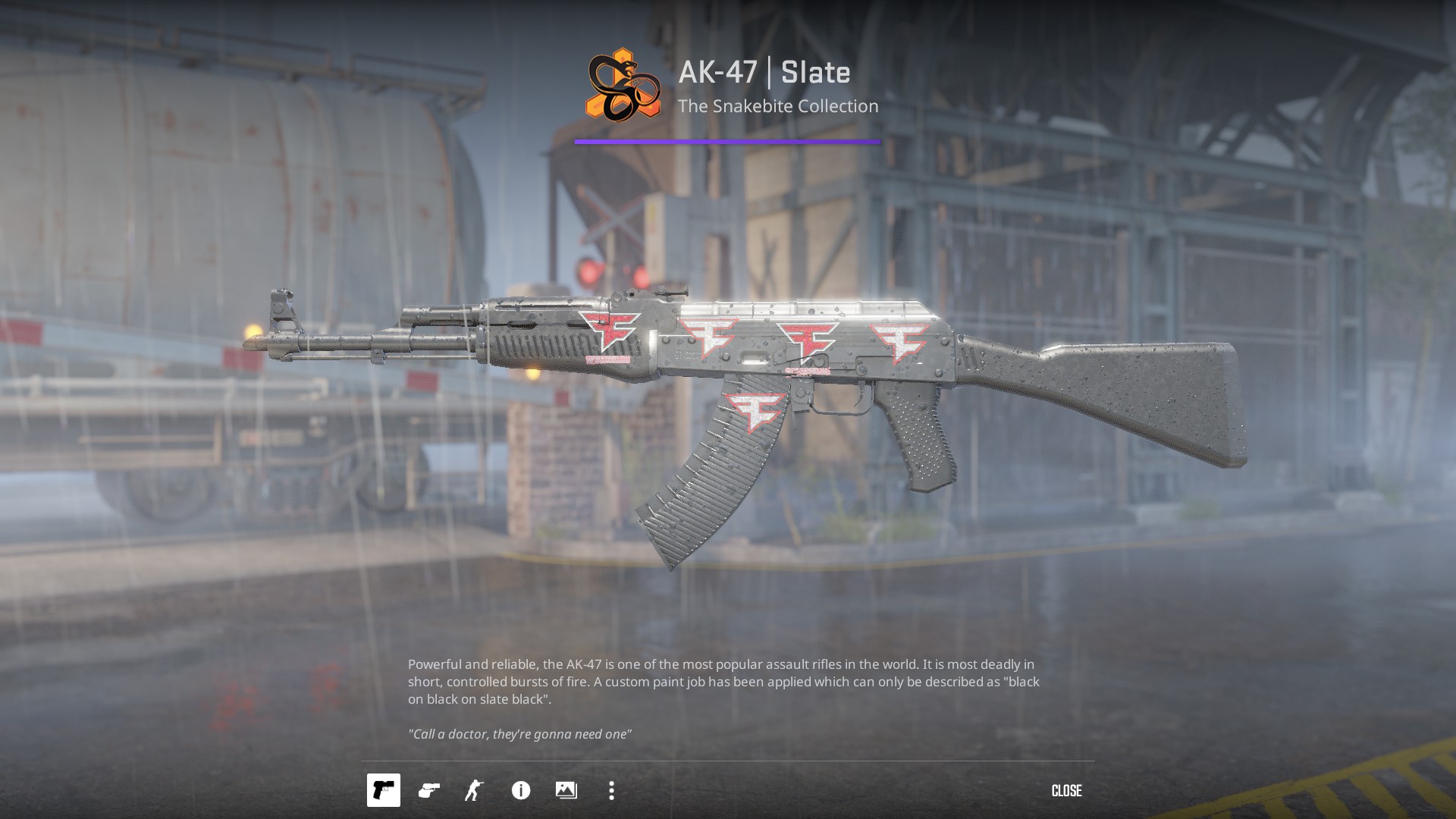Viewport: 1456px width, 819px height.
Task: Select the weapon-only view icon
Action: click(x=383, y=791)
